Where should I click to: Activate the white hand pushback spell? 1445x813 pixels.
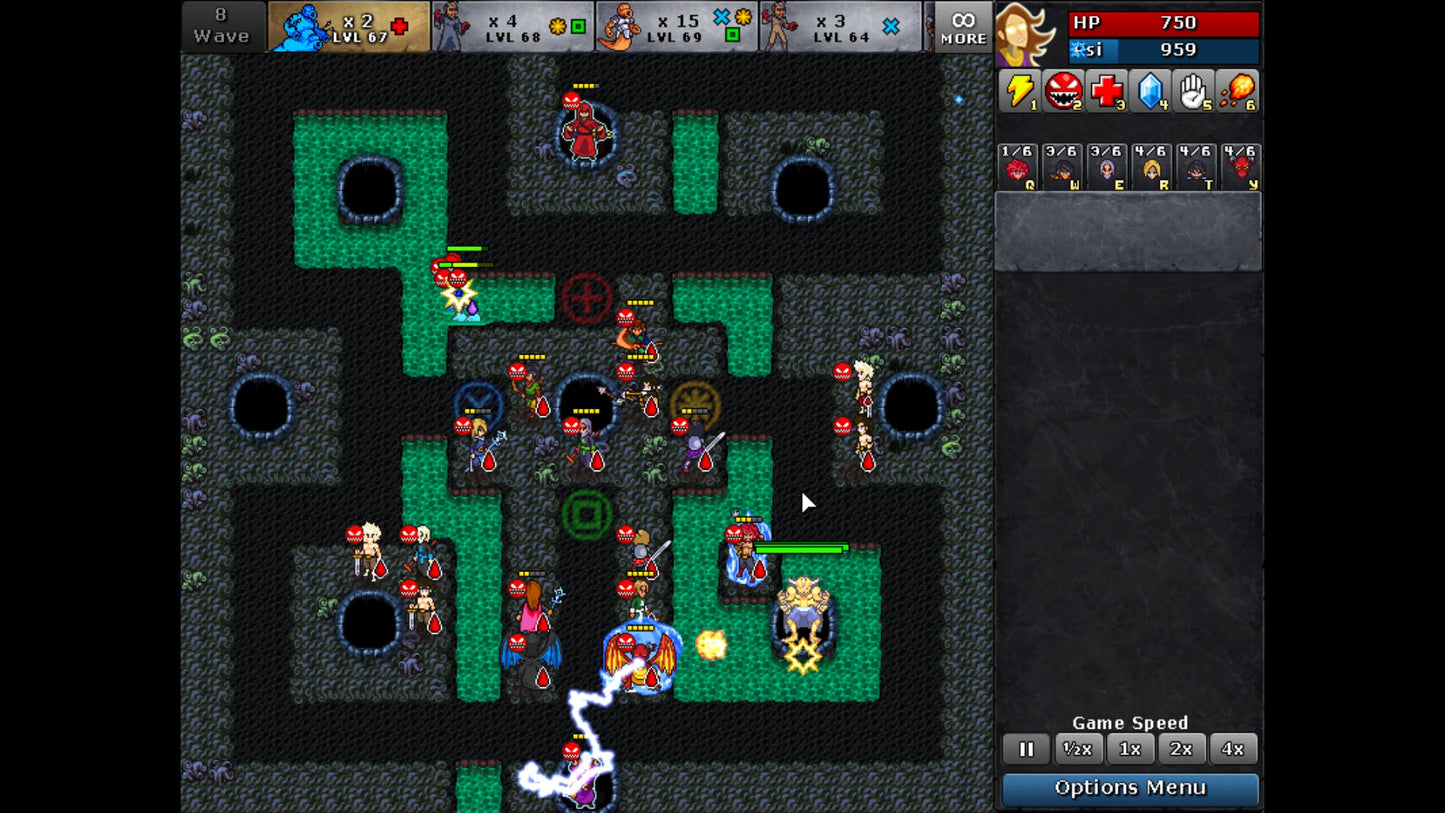pos(1195,92)
